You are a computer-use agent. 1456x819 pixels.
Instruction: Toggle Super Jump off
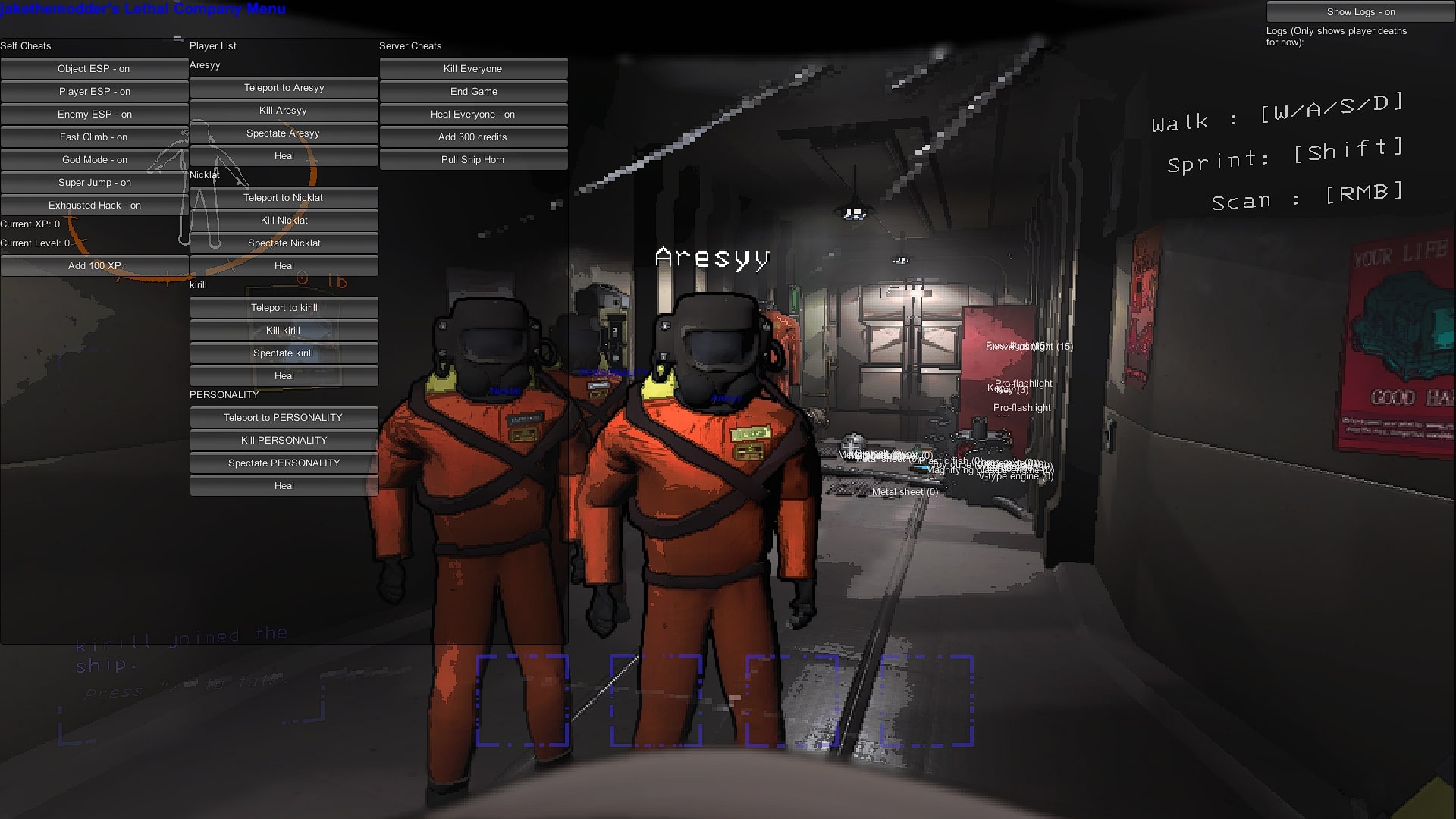click(94, 183)
